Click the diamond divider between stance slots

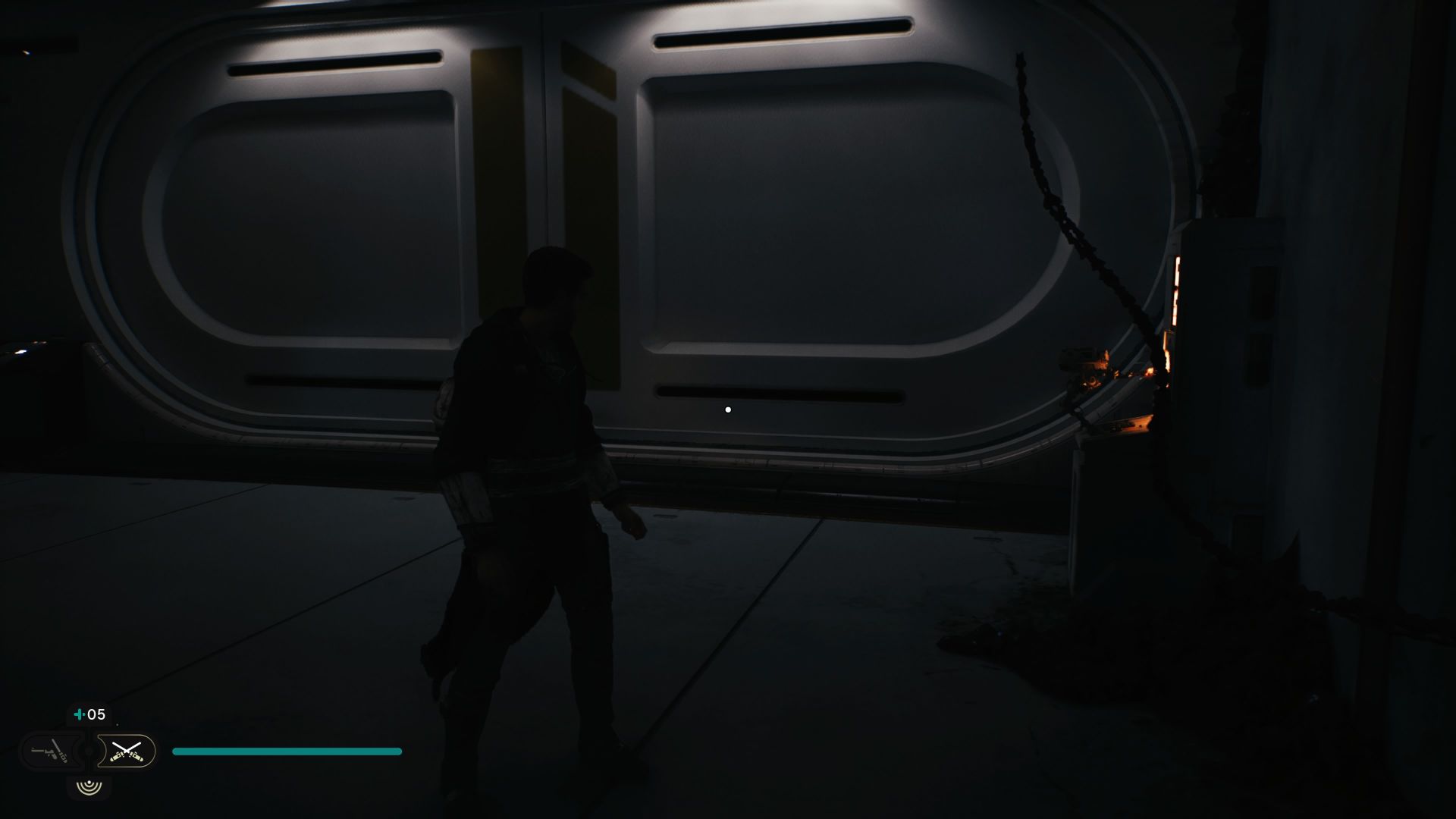(88, 751)
